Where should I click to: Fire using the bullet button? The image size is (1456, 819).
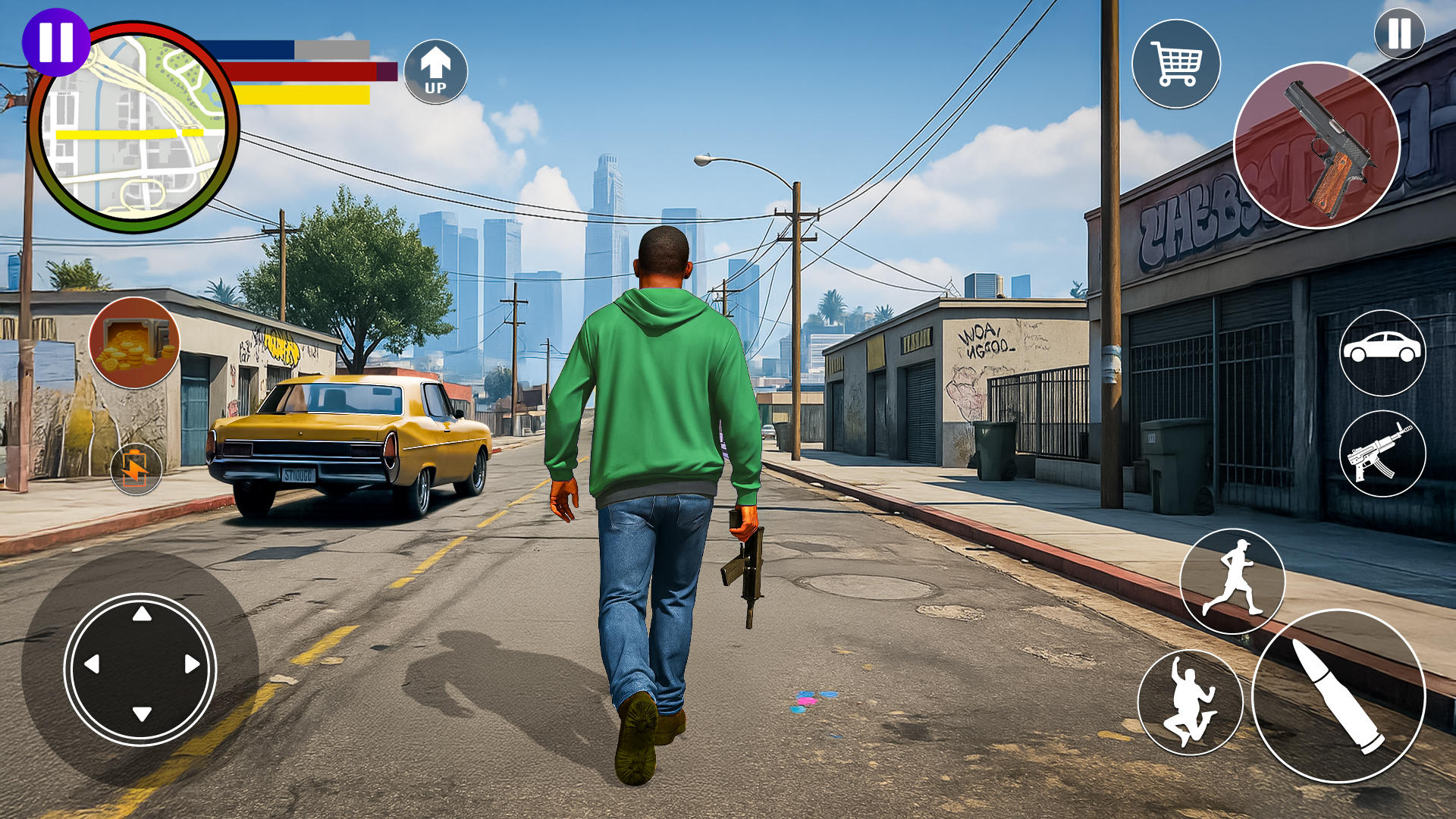(1338, 696)
